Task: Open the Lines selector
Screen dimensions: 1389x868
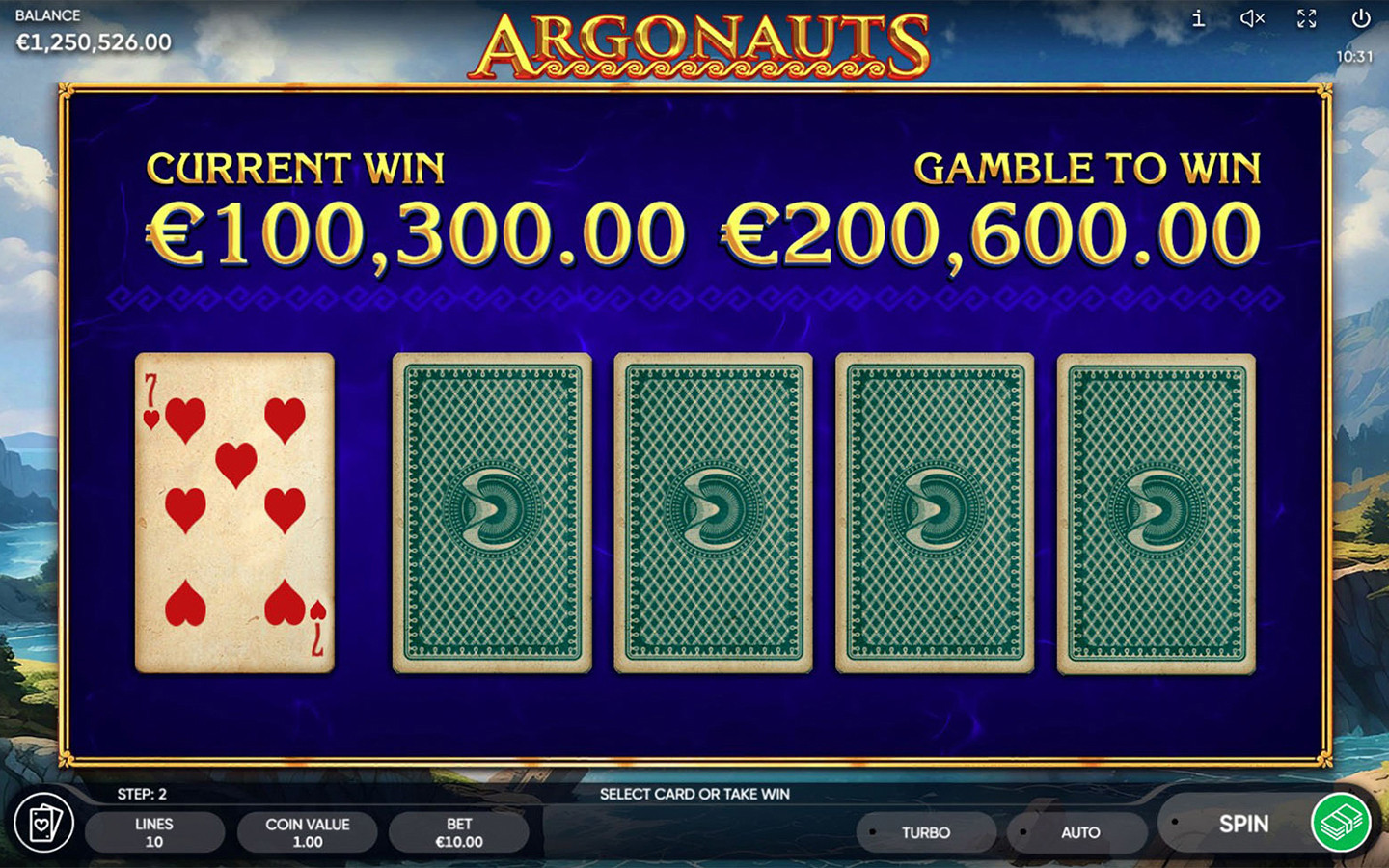Action: [x=154, y=831]
